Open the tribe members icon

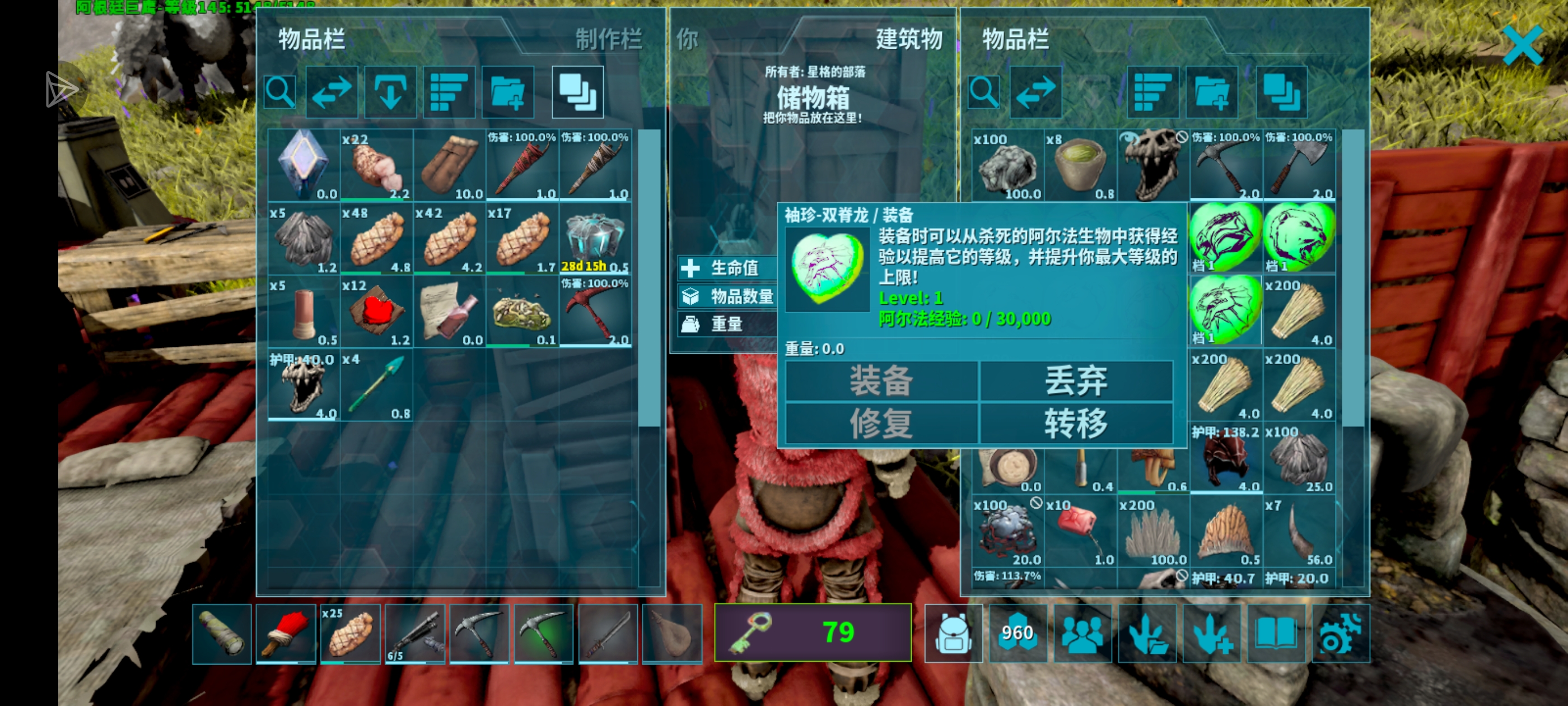pos(1083,634)
